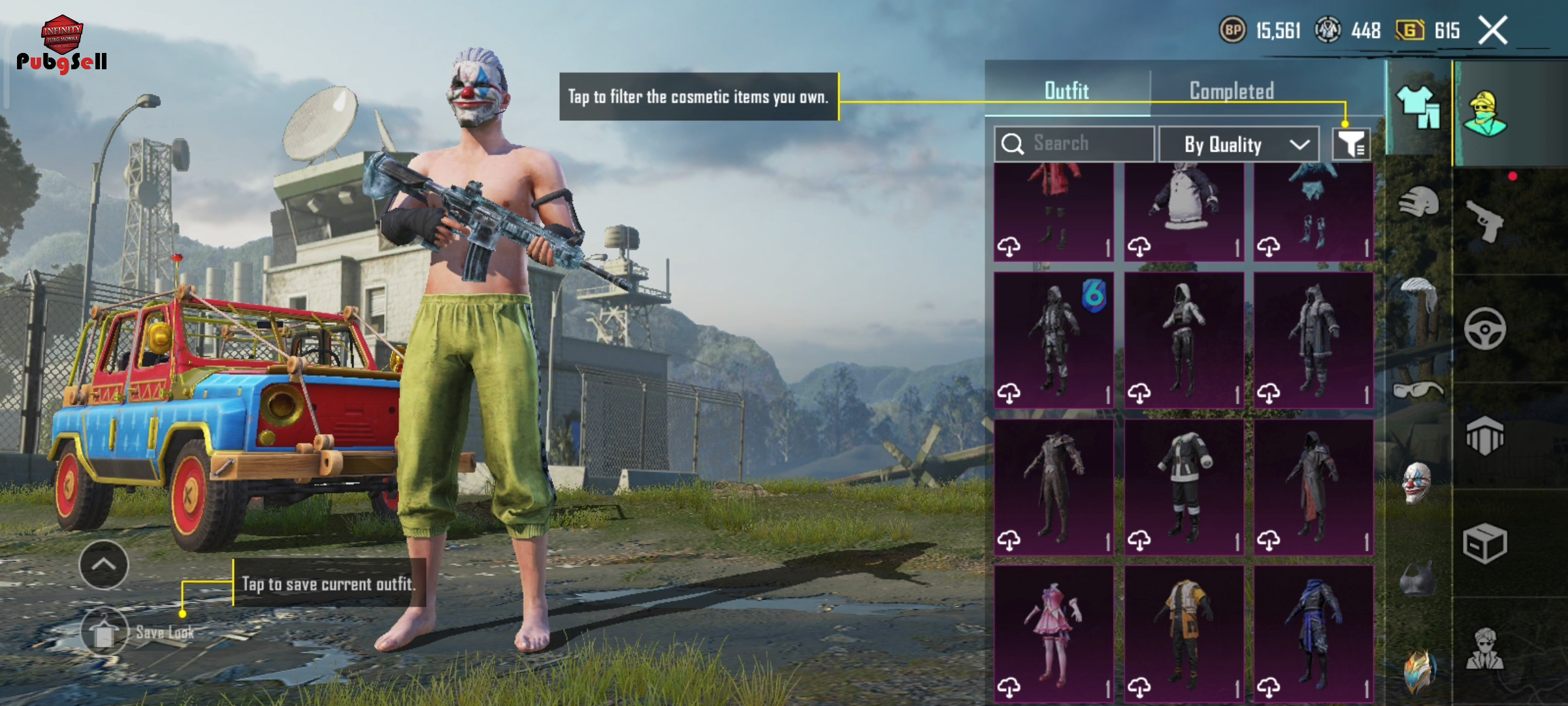This screenshot has height=706, width=1568.
Task: Tap the Save Look button
Action: click(105, 631)
